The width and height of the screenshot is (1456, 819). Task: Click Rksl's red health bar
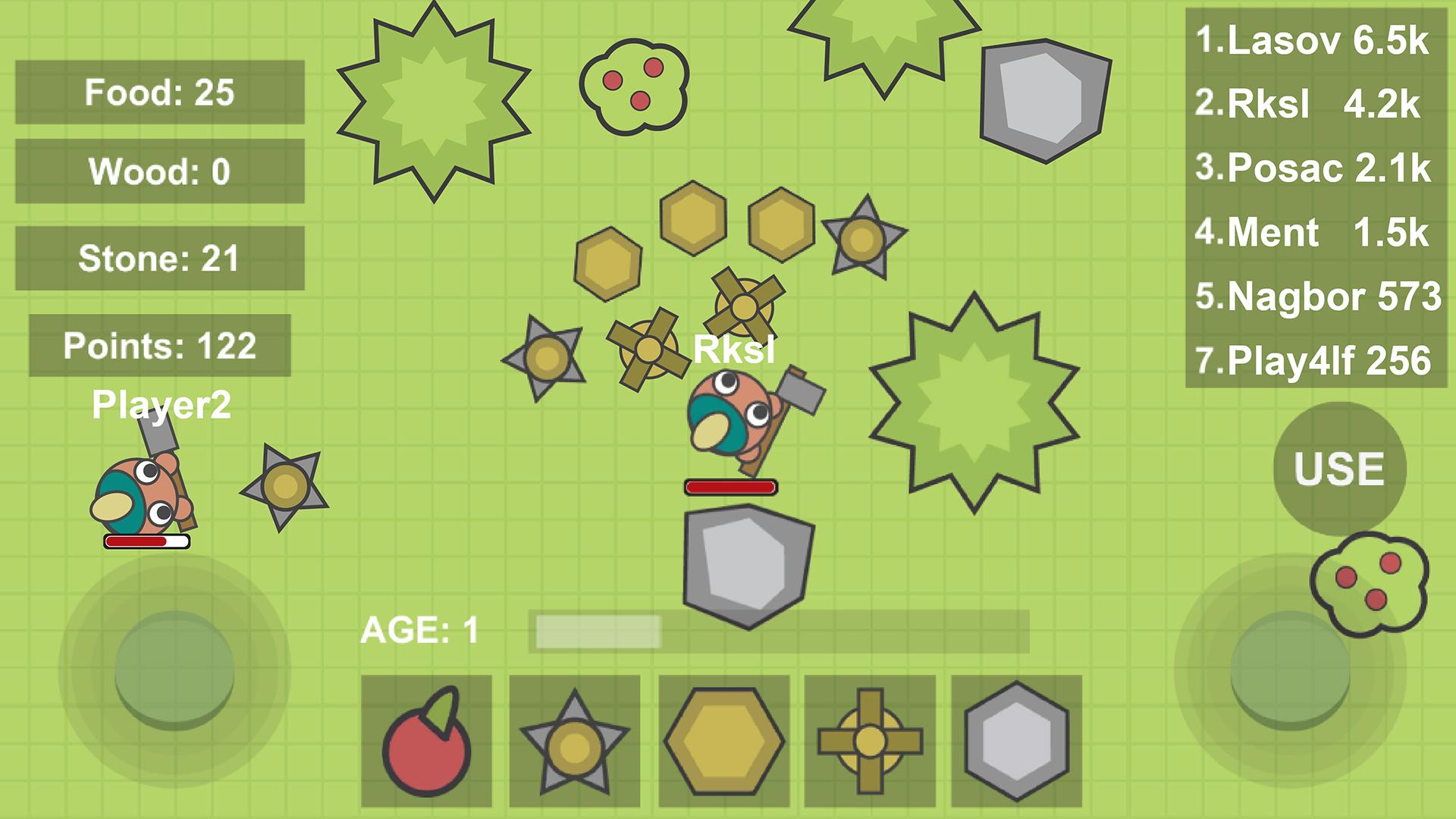(730, 485)
